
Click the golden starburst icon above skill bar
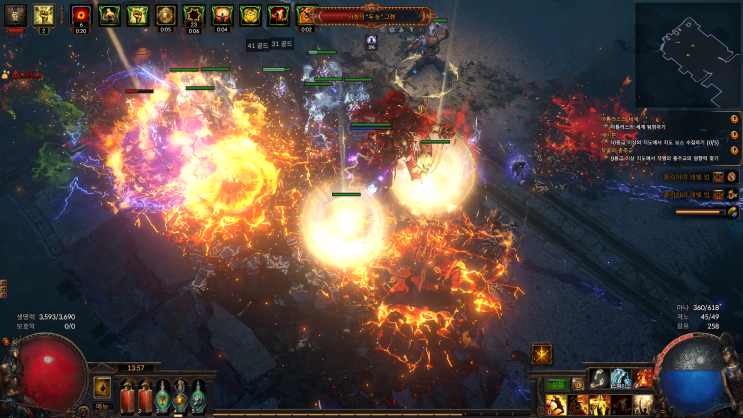pyautogui.click(x=542, y=353)
